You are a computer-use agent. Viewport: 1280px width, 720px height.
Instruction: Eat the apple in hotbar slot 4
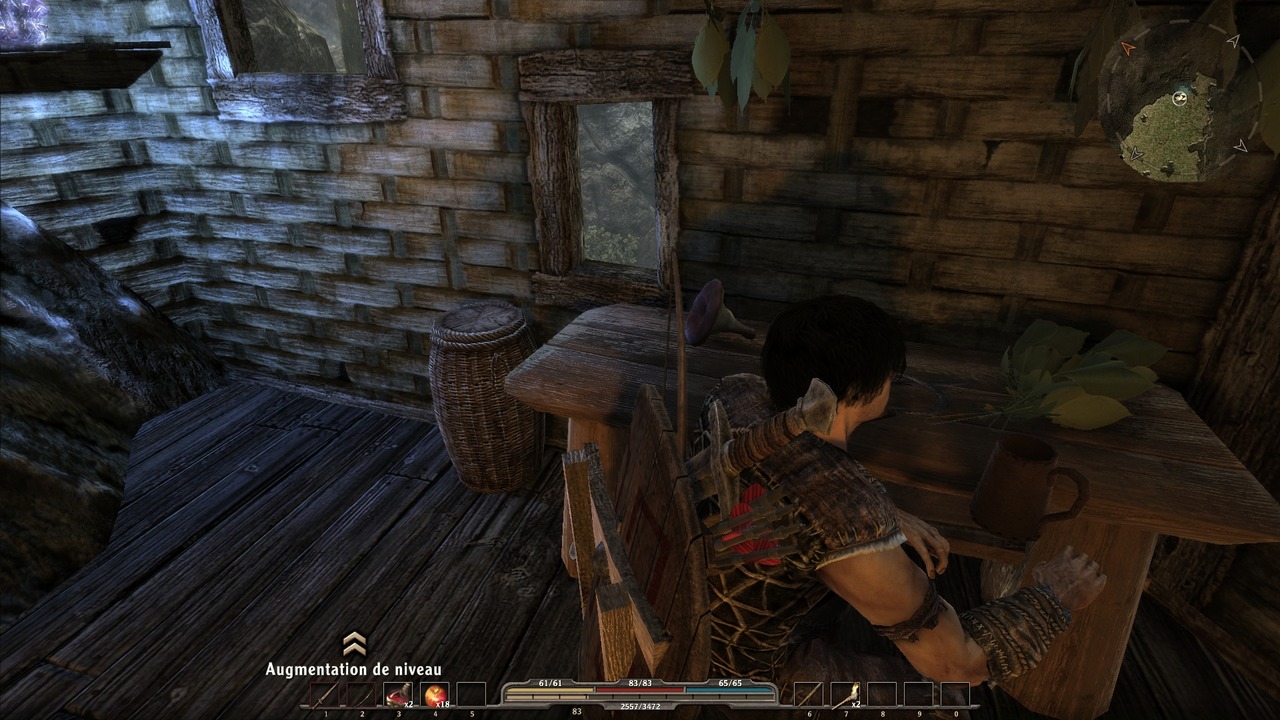(435, 695)
